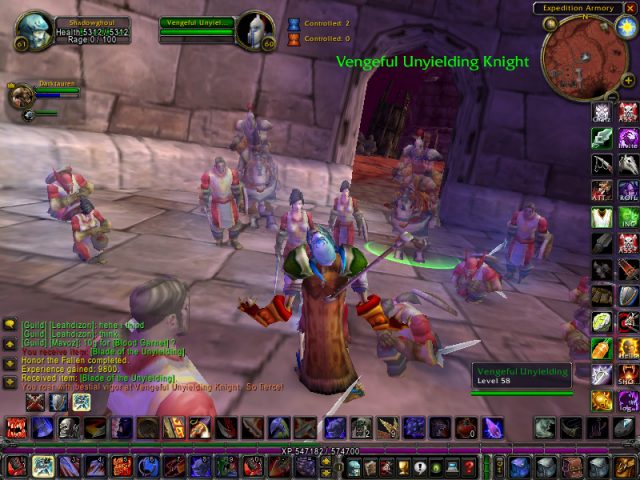Activate the red skull icon on the side bar
Viewport: 640px width, 480px height.
tap(627, 112)
